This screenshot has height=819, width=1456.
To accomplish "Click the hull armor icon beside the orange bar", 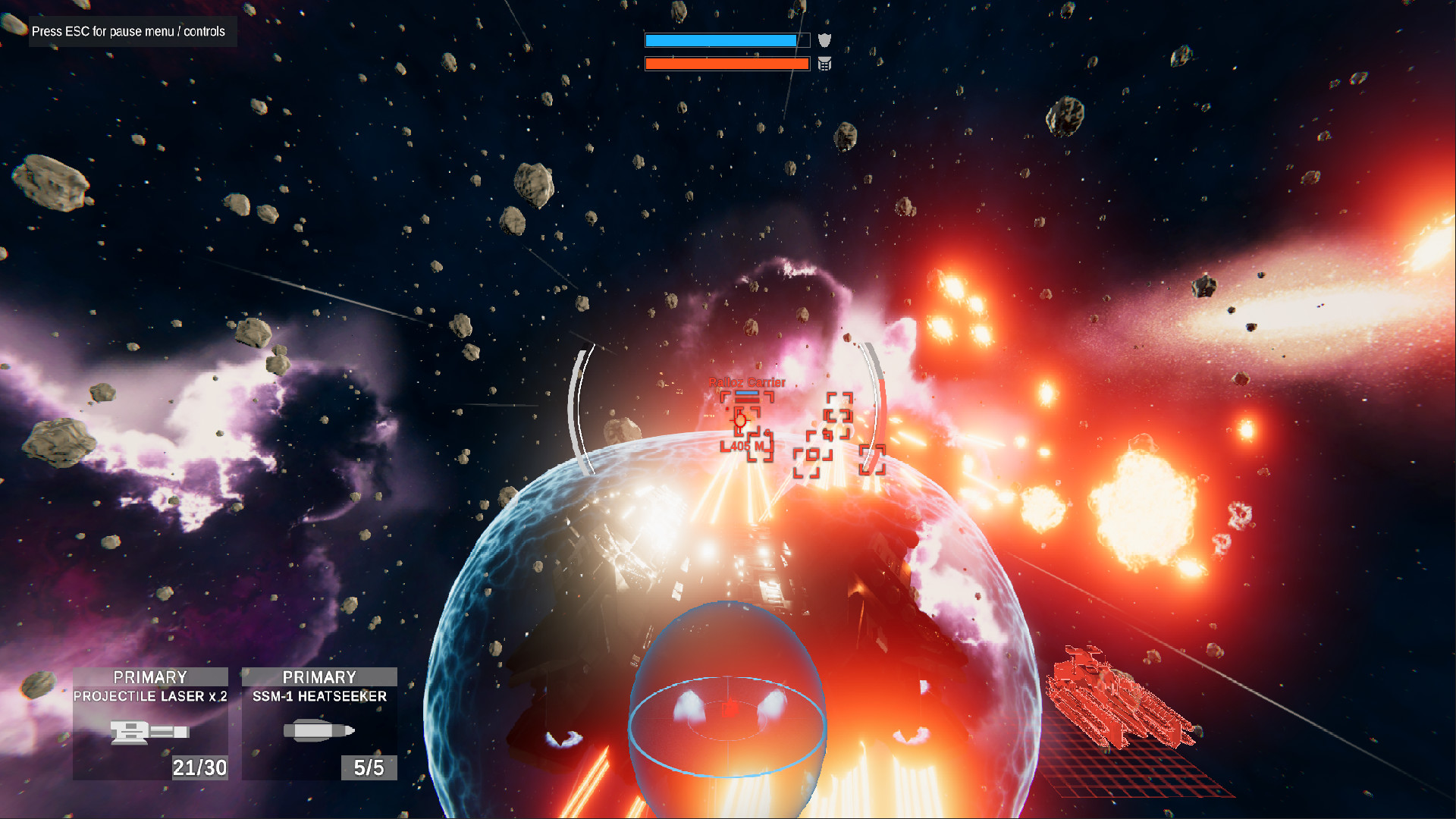I will 827,64.
